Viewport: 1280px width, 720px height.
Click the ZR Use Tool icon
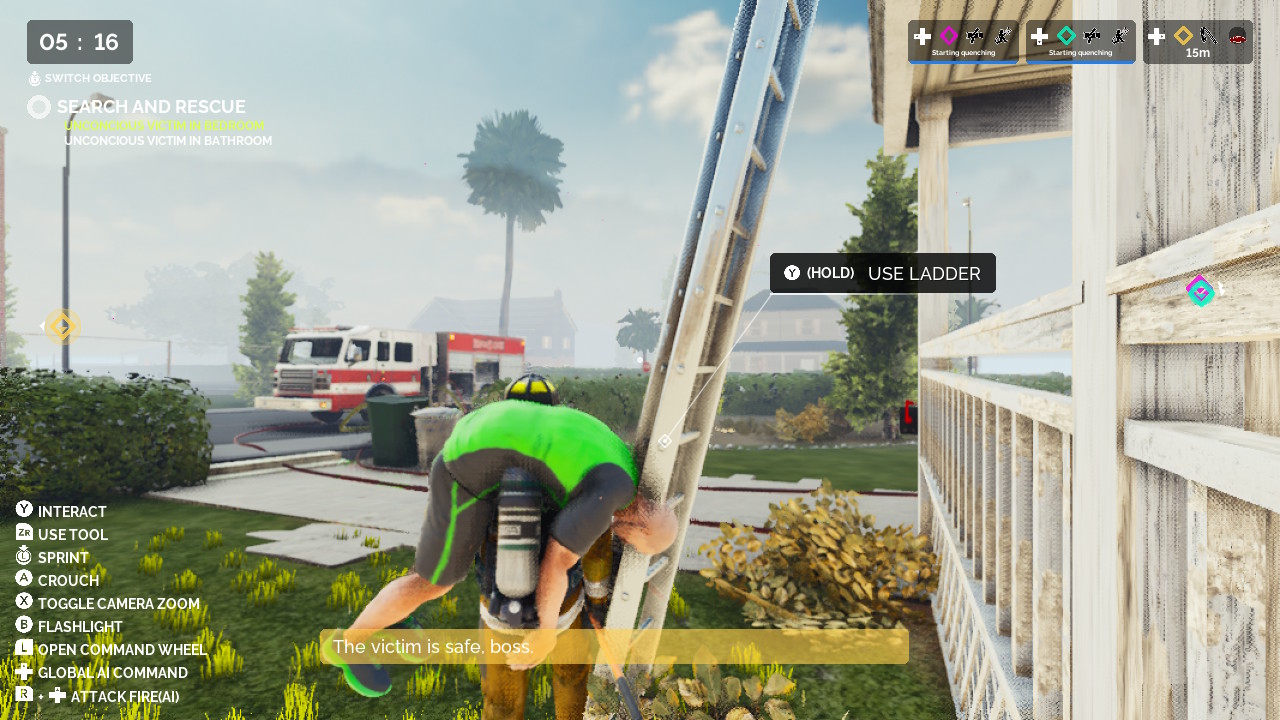pyautogui.click(x=22, y=534)
